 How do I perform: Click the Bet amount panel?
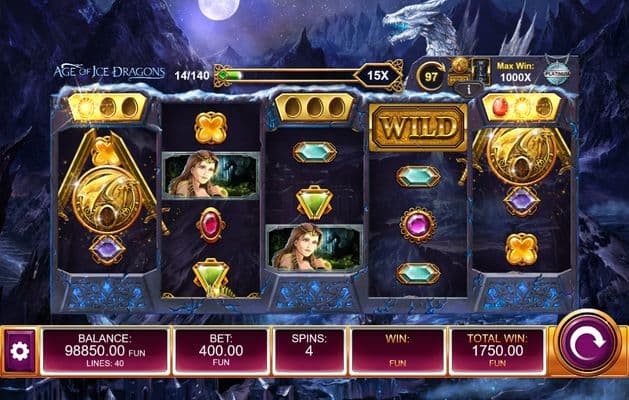click(x=220, y=351)
